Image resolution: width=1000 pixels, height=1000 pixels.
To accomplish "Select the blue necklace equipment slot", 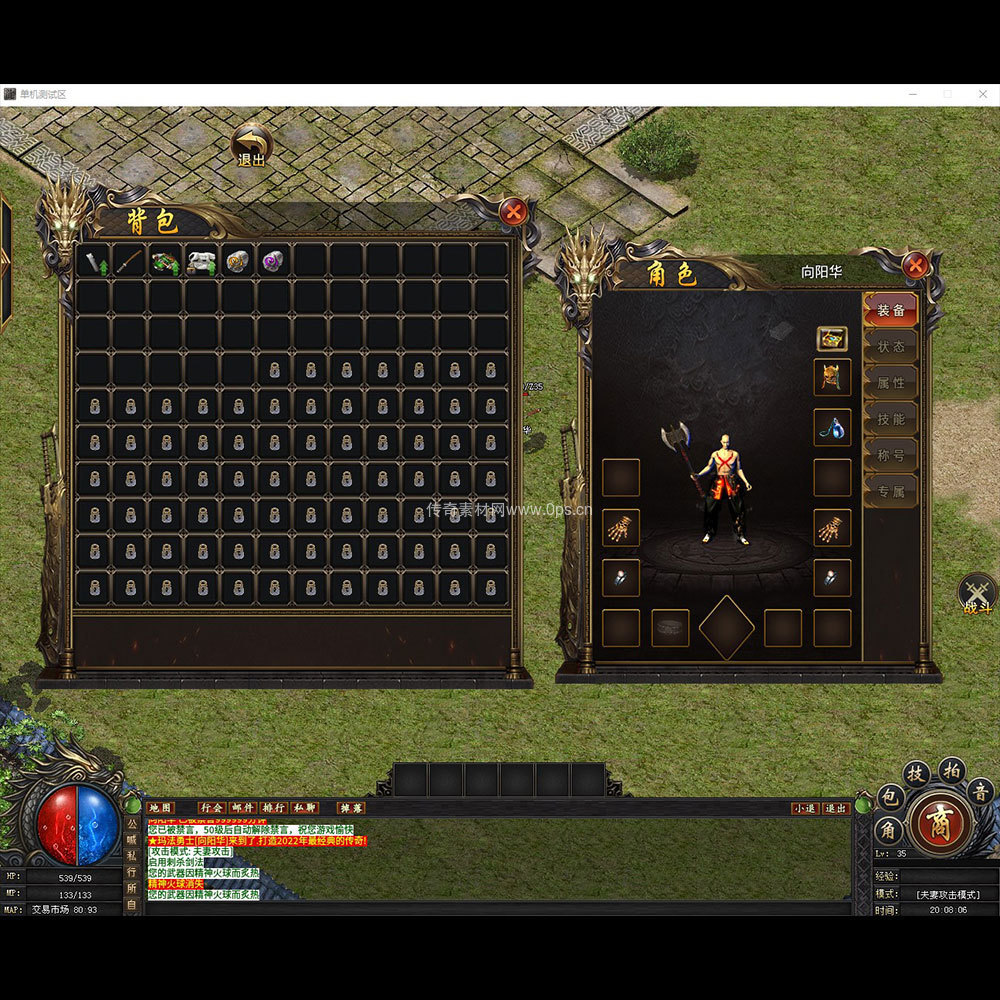I will [832, 427].
